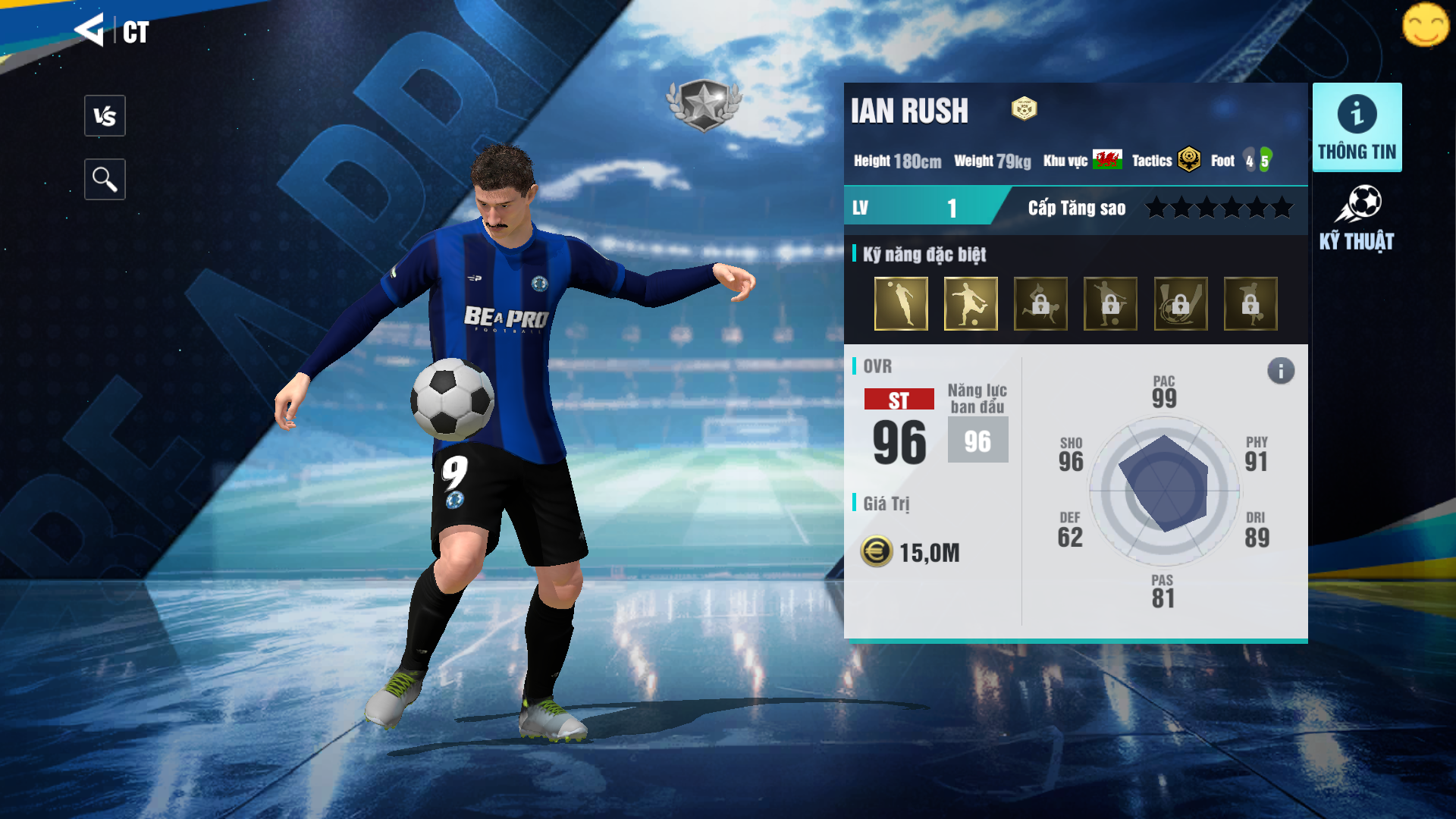Viewport: 1456px width, 819px height.
Task: Select the unlocked shooting skill icon
Action: click(x=971, y=303)
